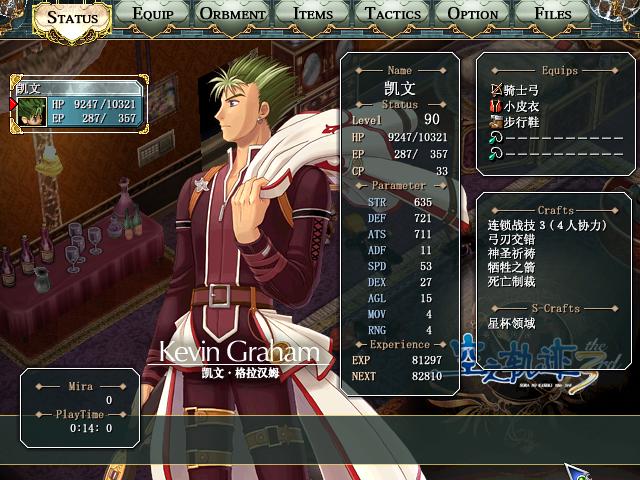Open the Option tab
The height and width of the screenshot is (480, 640).
click(x=473, y=14)
